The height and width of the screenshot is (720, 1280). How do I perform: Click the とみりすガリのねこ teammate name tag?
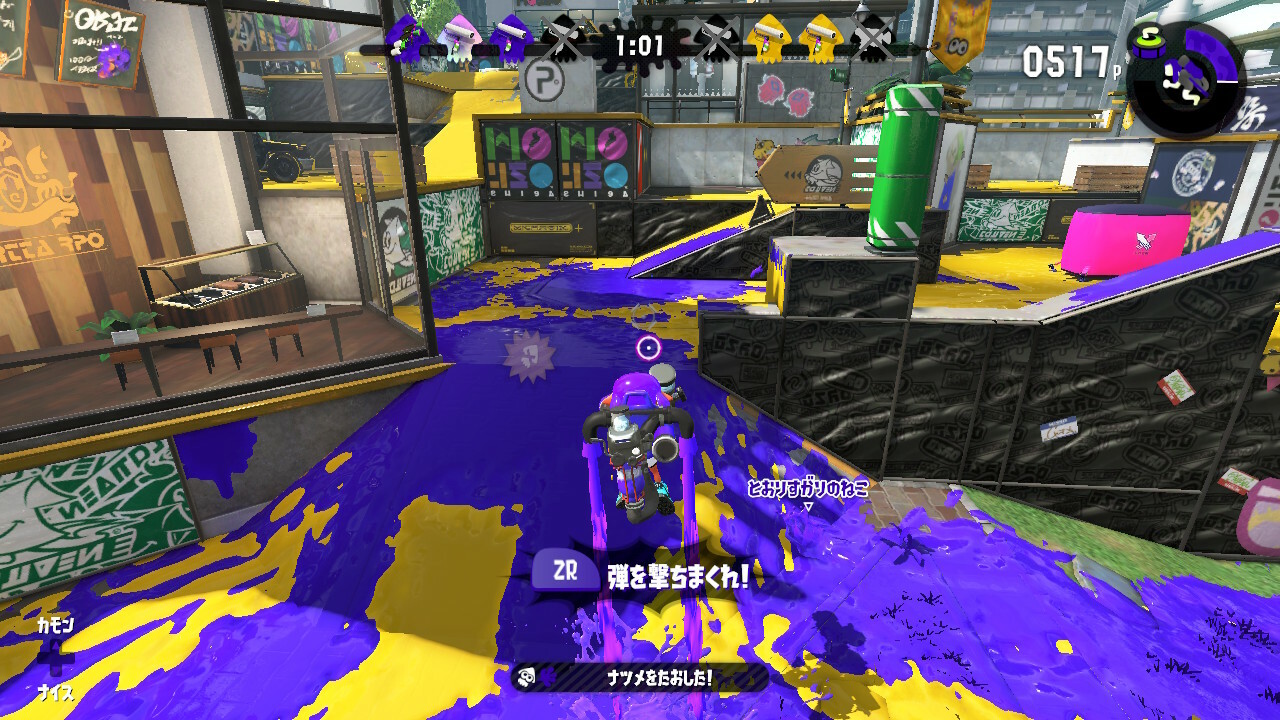tap(808, 489)
